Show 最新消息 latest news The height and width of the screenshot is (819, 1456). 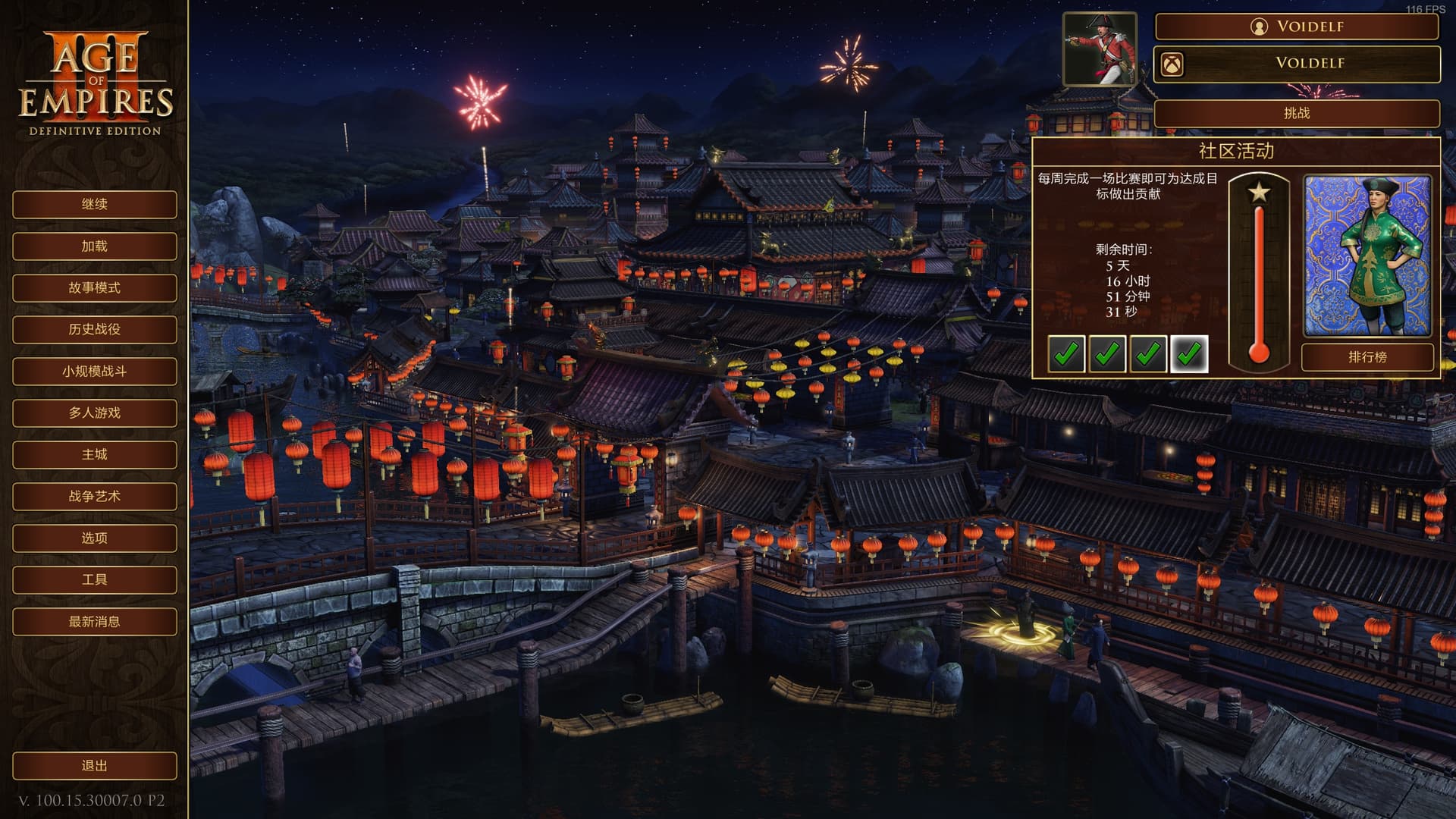tap(95, 622)
